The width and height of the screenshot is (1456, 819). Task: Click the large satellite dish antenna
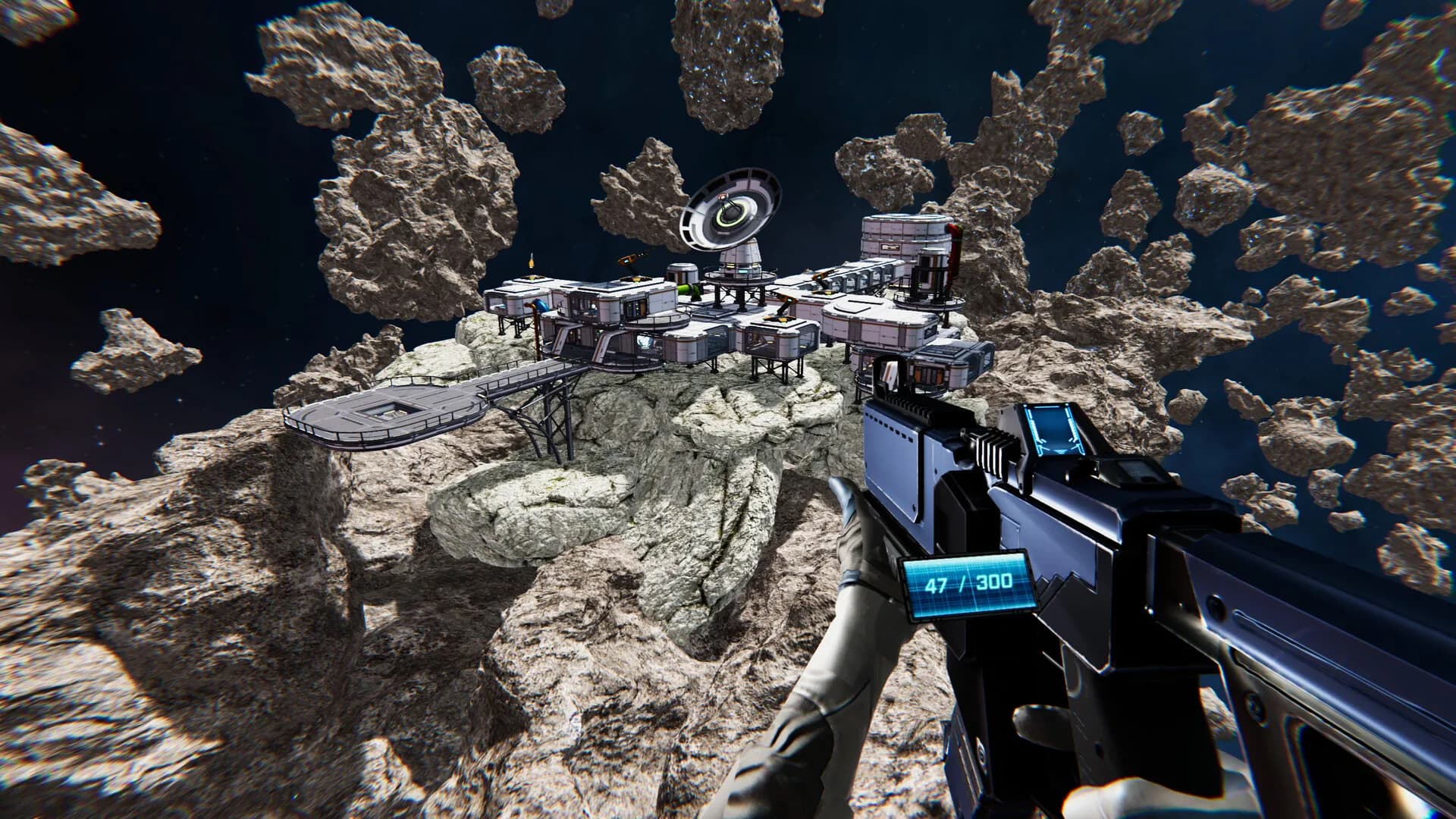(x=728, y=209)
